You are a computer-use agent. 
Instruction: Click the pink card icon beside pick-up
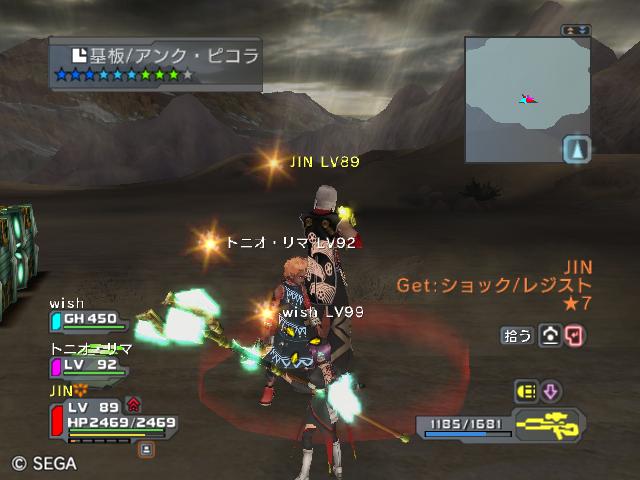(575, 336)
